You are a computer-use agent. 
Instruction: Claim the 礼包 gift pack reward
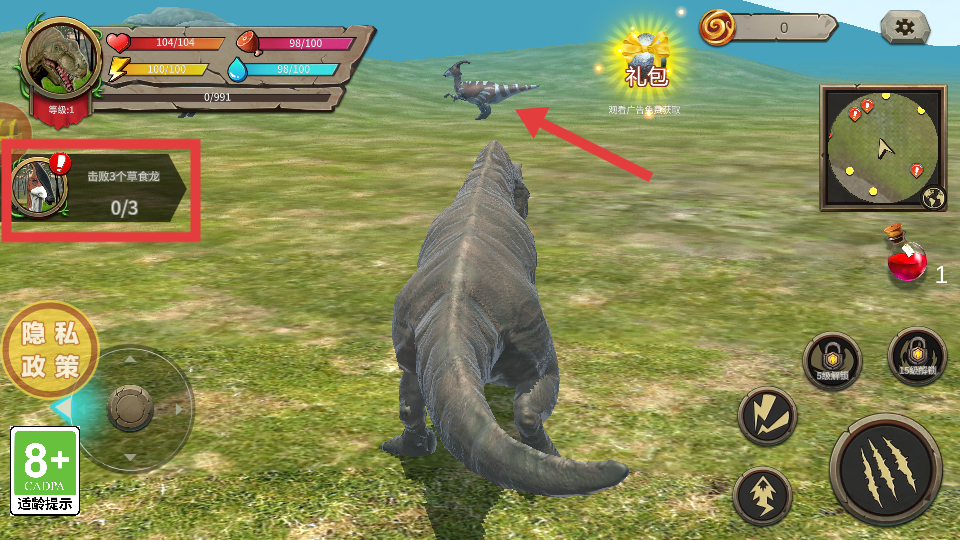(x=645, y=62)
